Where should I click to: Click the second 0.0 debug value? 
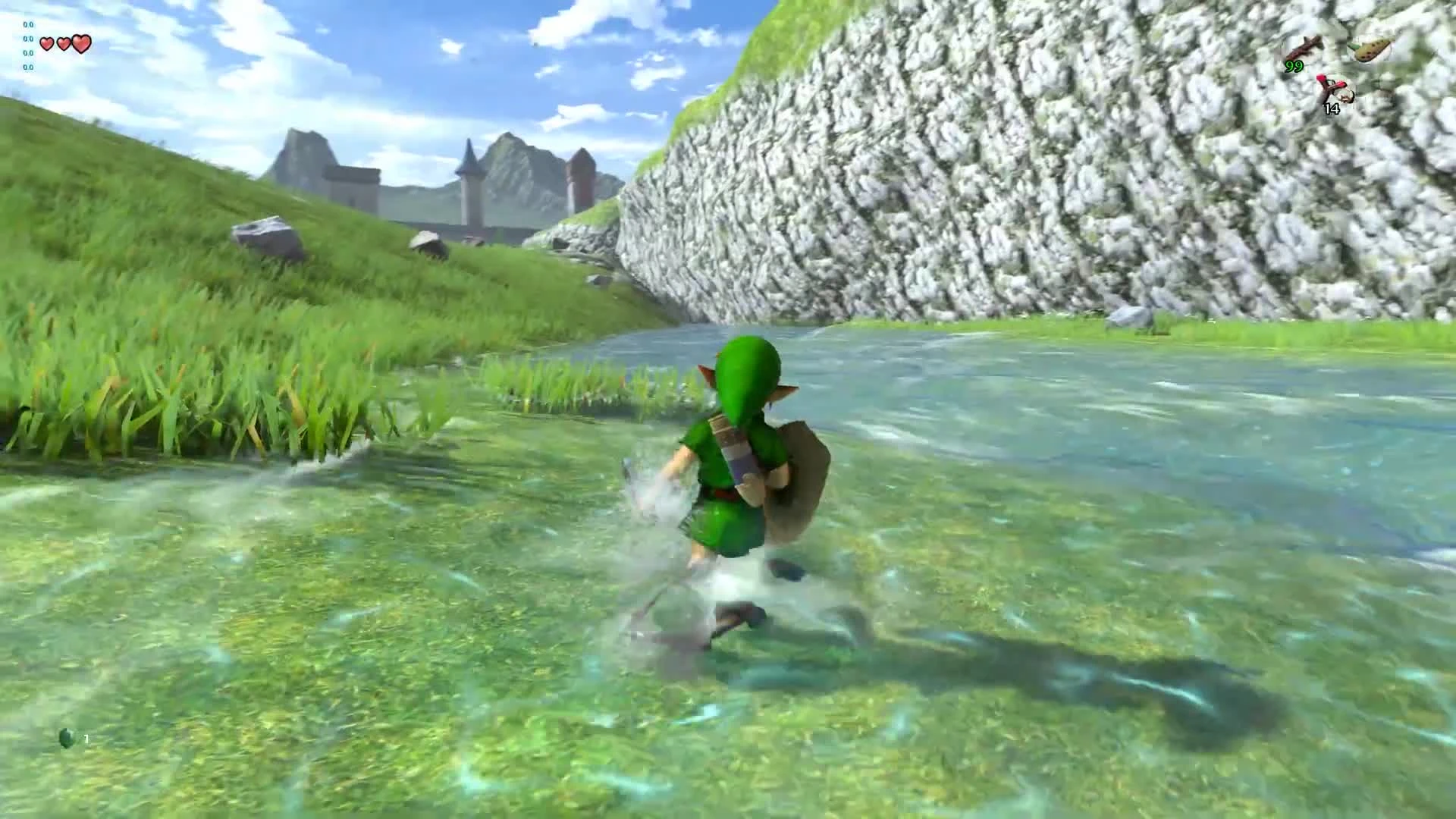click(28, 39)
